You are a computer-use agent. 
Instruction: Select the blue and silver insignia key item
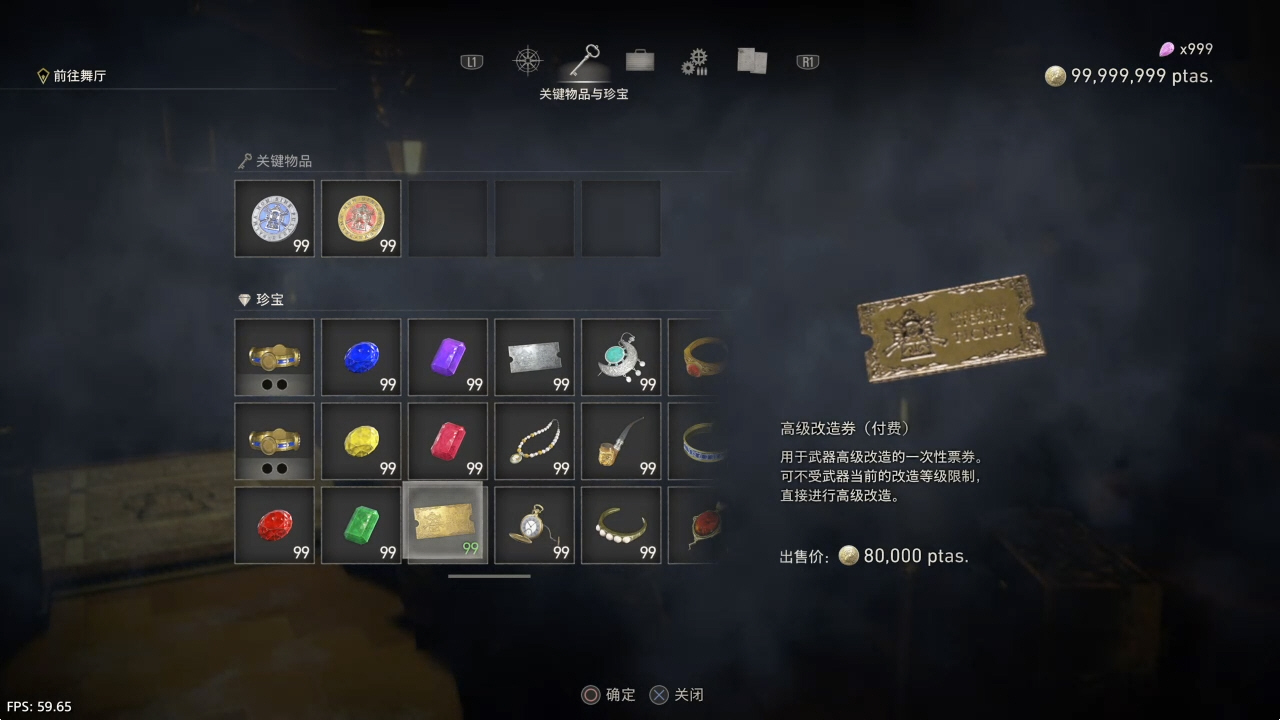coord(274,218)
